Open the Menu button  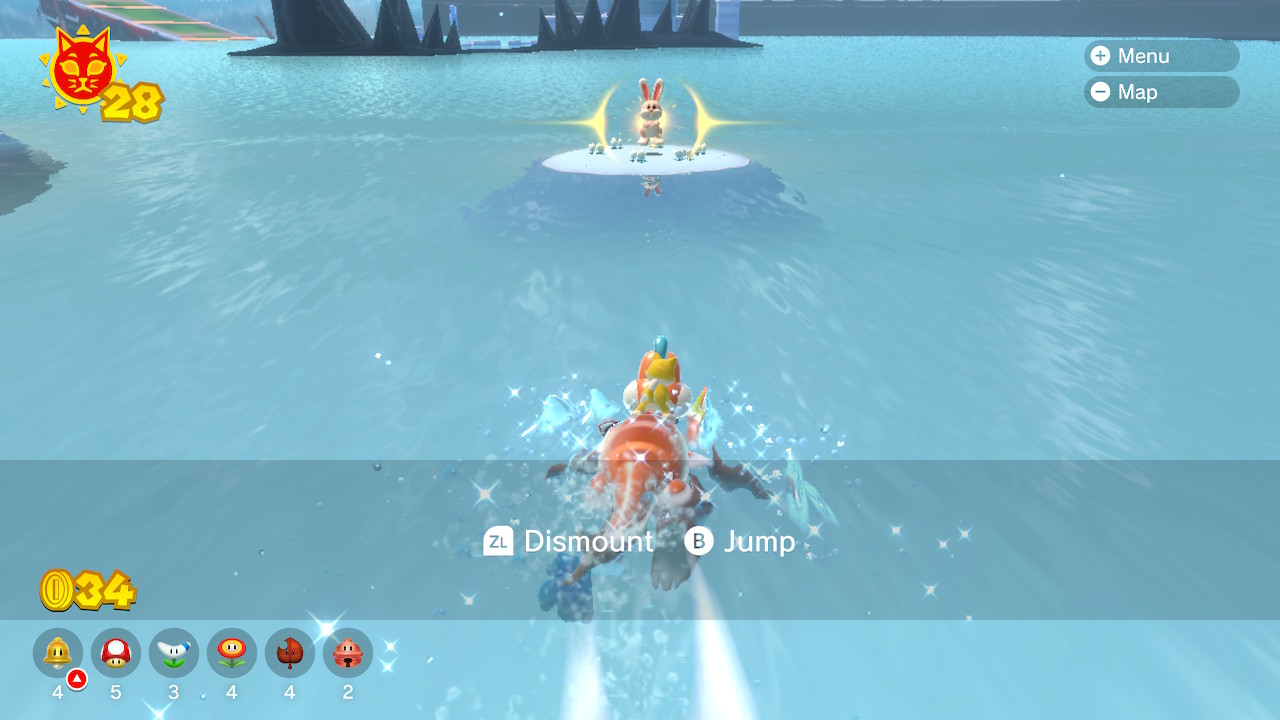coord(1160,56)
